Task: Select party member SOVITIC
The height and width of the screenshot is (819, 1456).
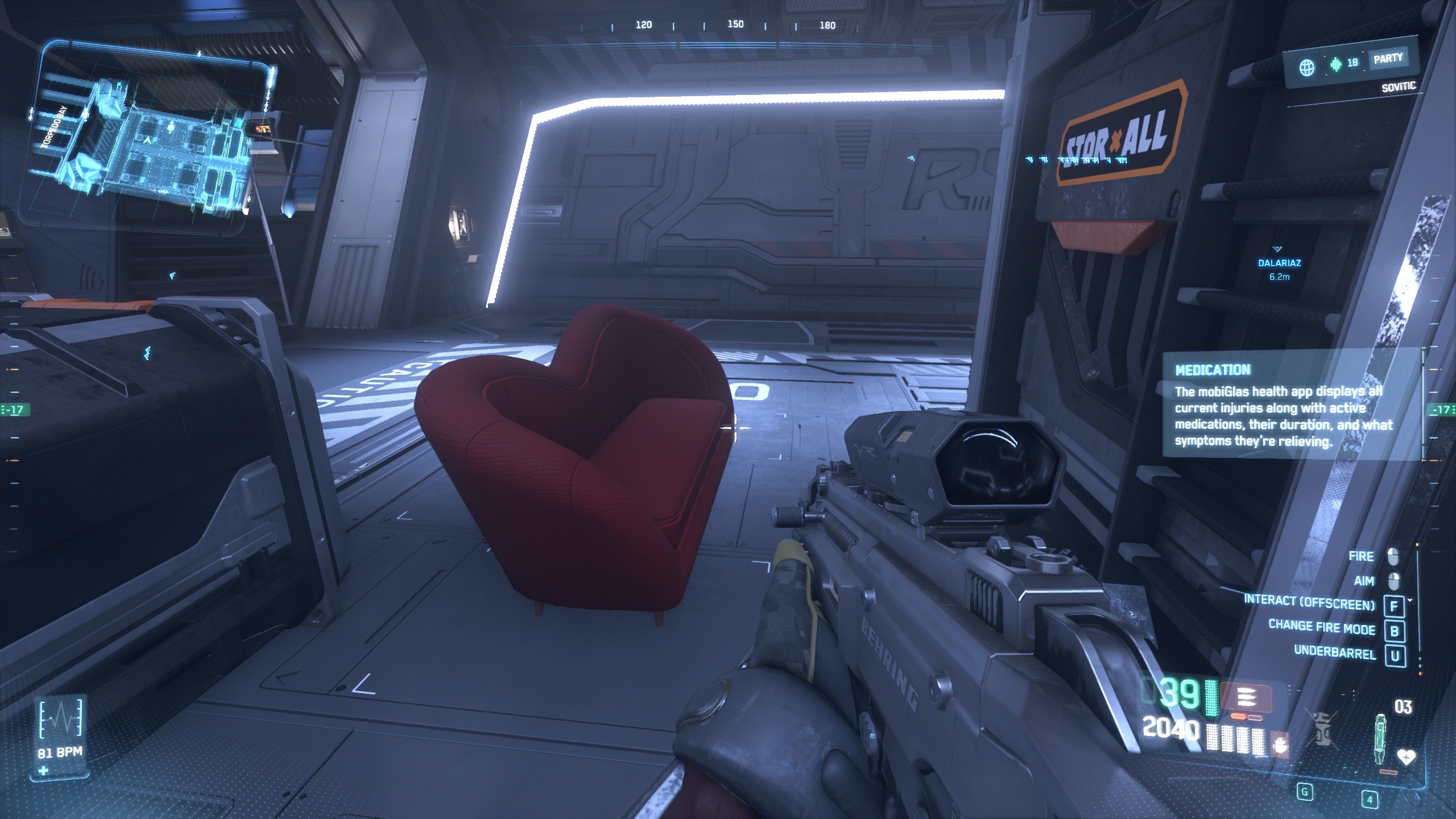Action: [x=1399, y=87]
